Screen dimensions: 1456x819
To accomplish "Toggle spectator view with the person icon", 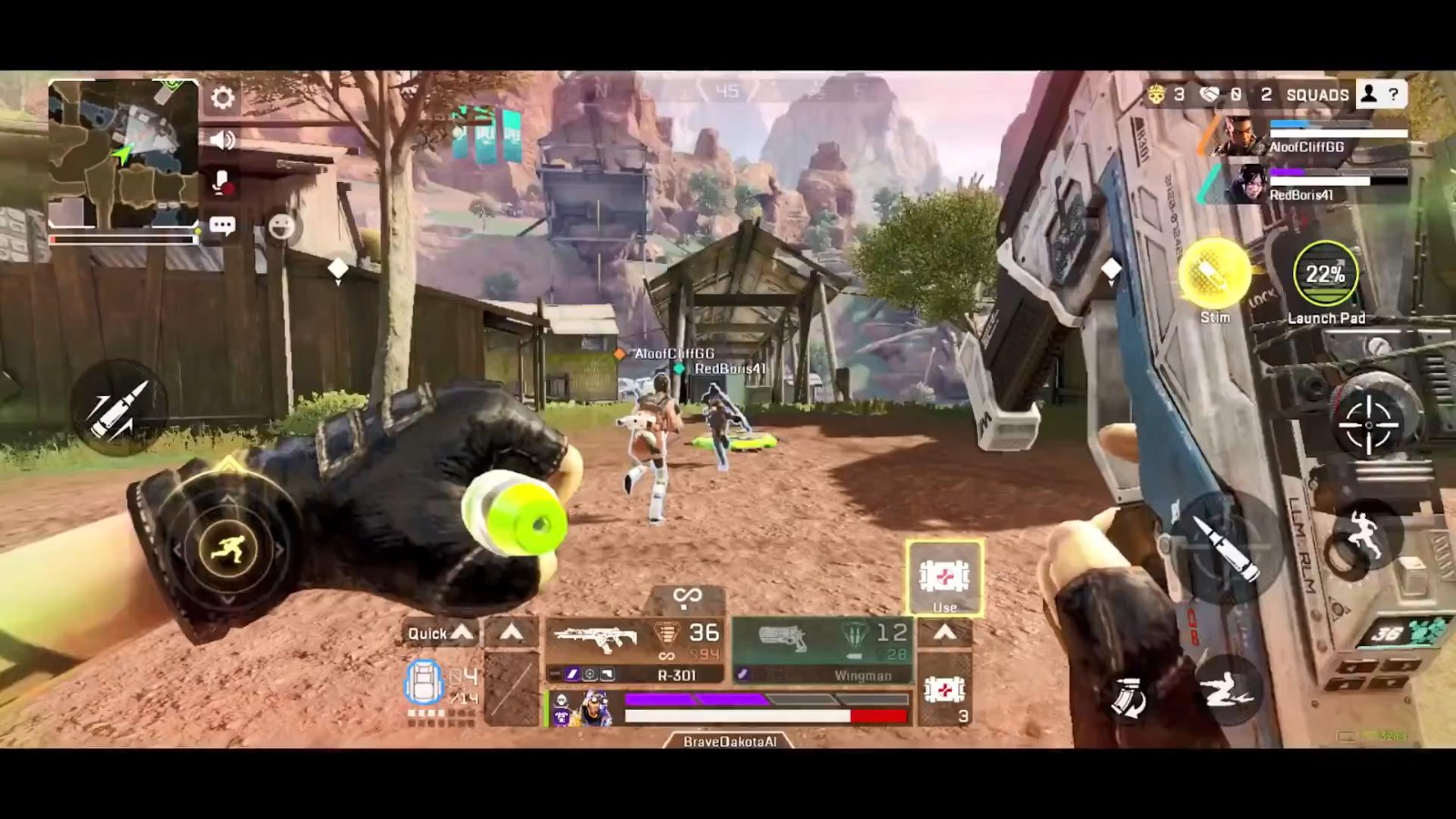I will [x=1368, y=94].
